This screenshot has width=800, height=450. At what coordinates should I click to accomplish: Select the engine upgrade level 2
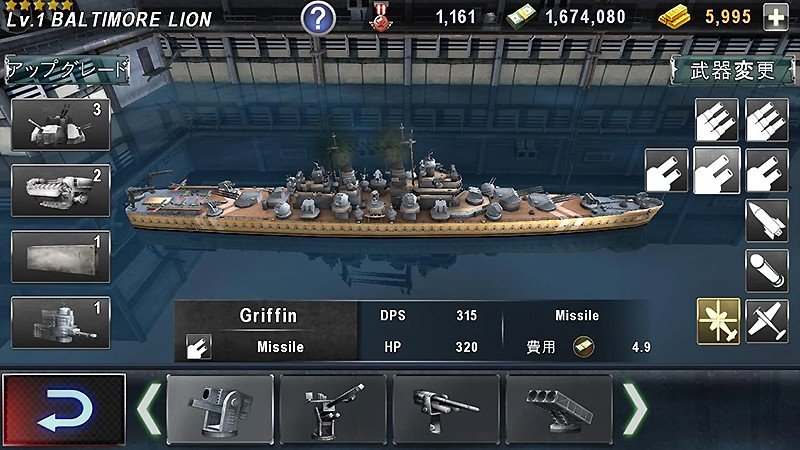click(60, 189)
